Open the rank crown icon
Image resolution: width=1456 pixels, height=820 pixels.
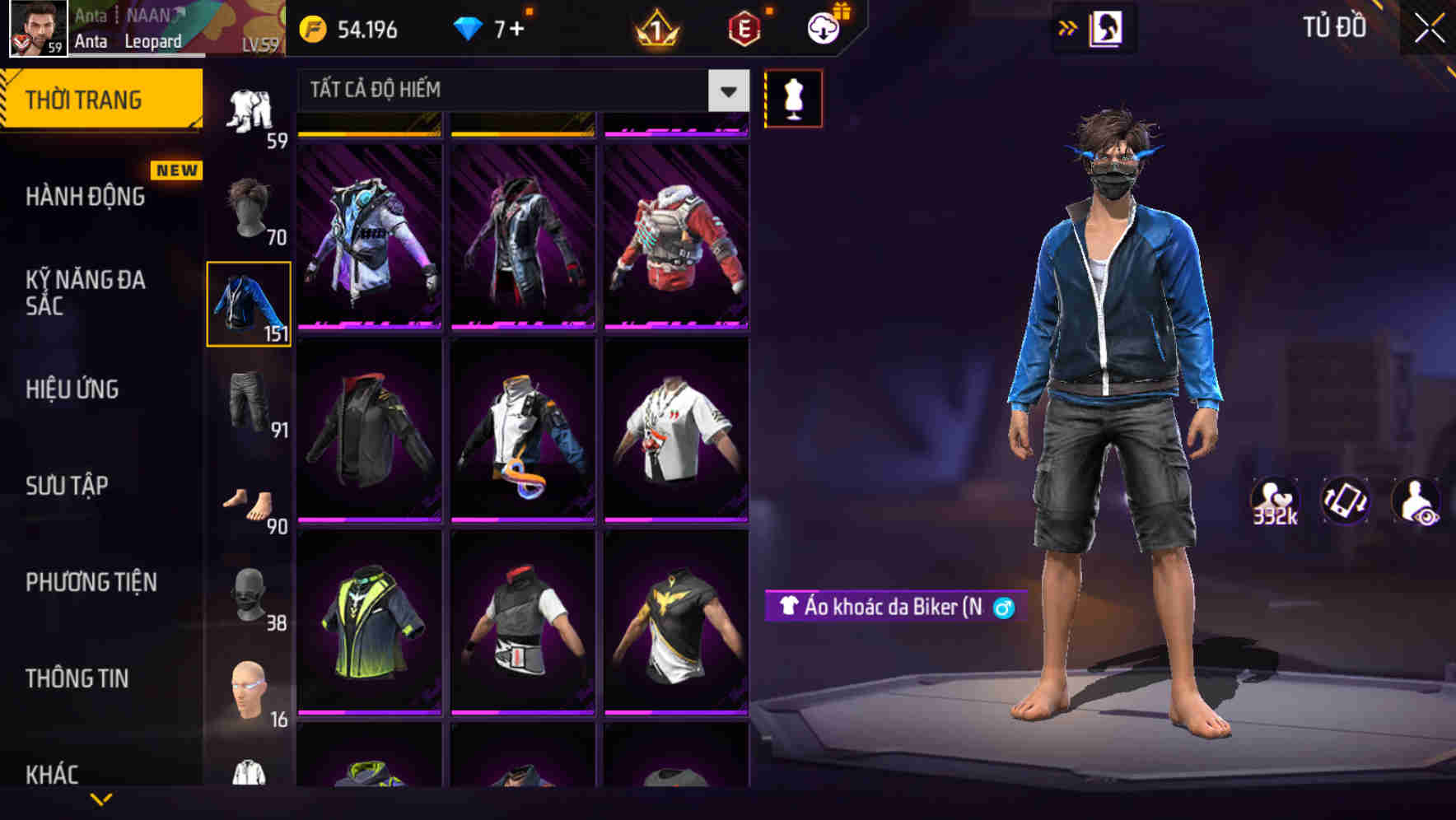[655, 27]
